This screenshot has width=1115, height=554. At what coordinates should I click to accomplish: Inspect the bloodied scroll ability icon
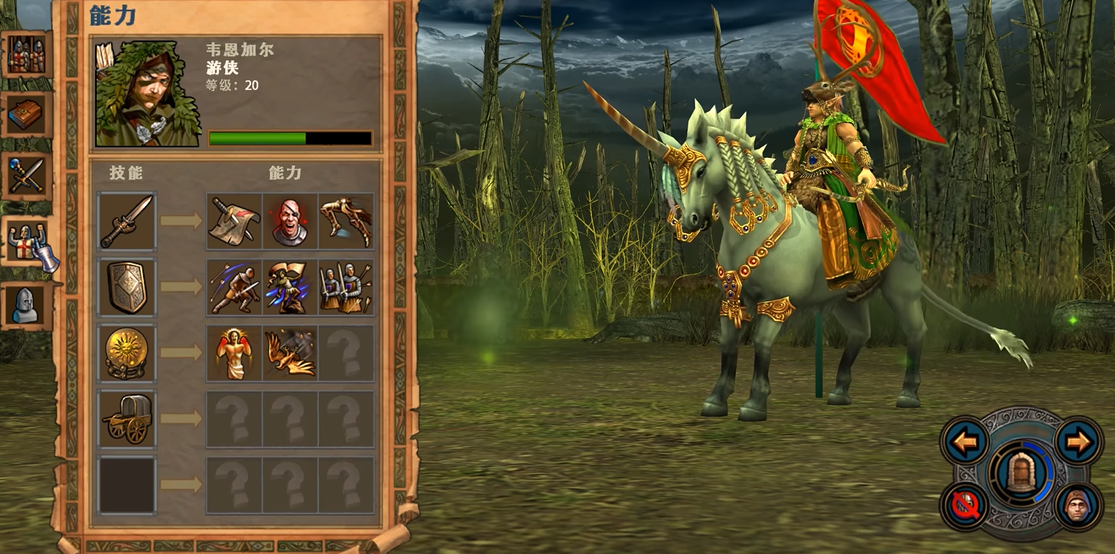click(x=234, y=221)
